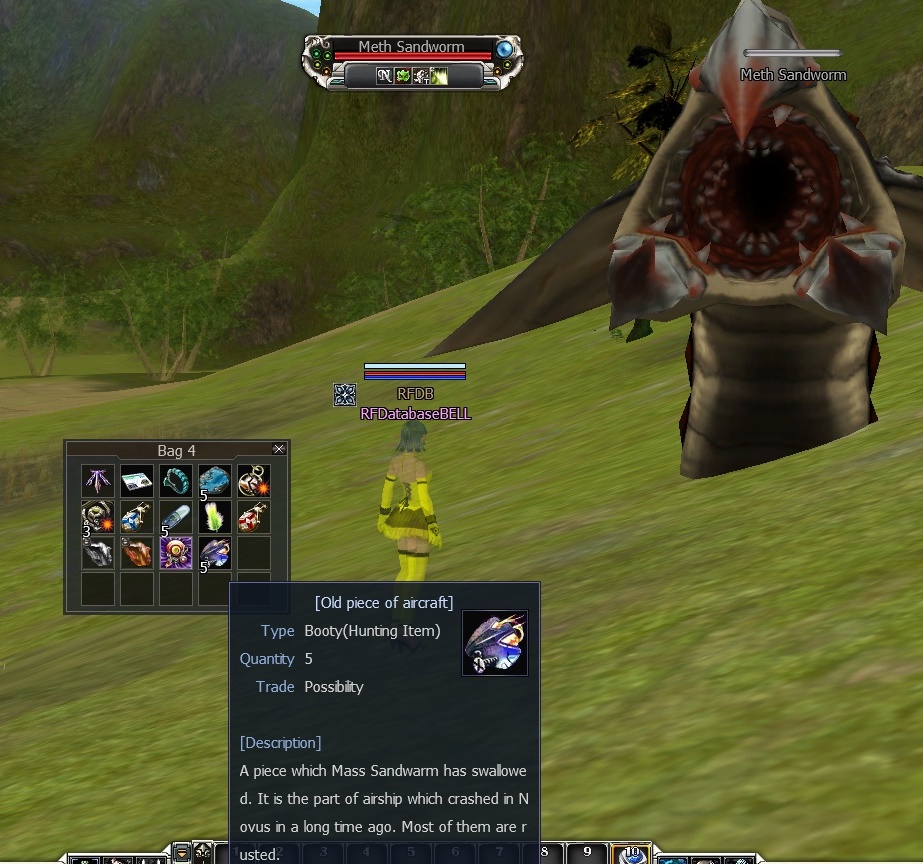
Task: Select the purple-background eye orb item
Action: 176,553
